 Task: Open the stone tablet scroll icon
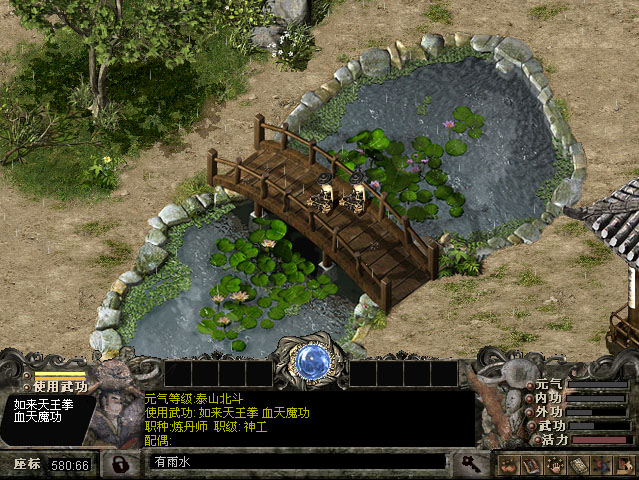coord(577,465)
